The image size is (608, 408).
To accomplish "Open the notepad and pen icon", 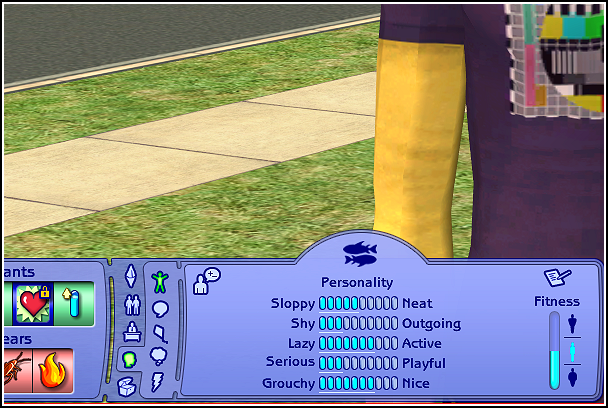I will tap(555, 277).
